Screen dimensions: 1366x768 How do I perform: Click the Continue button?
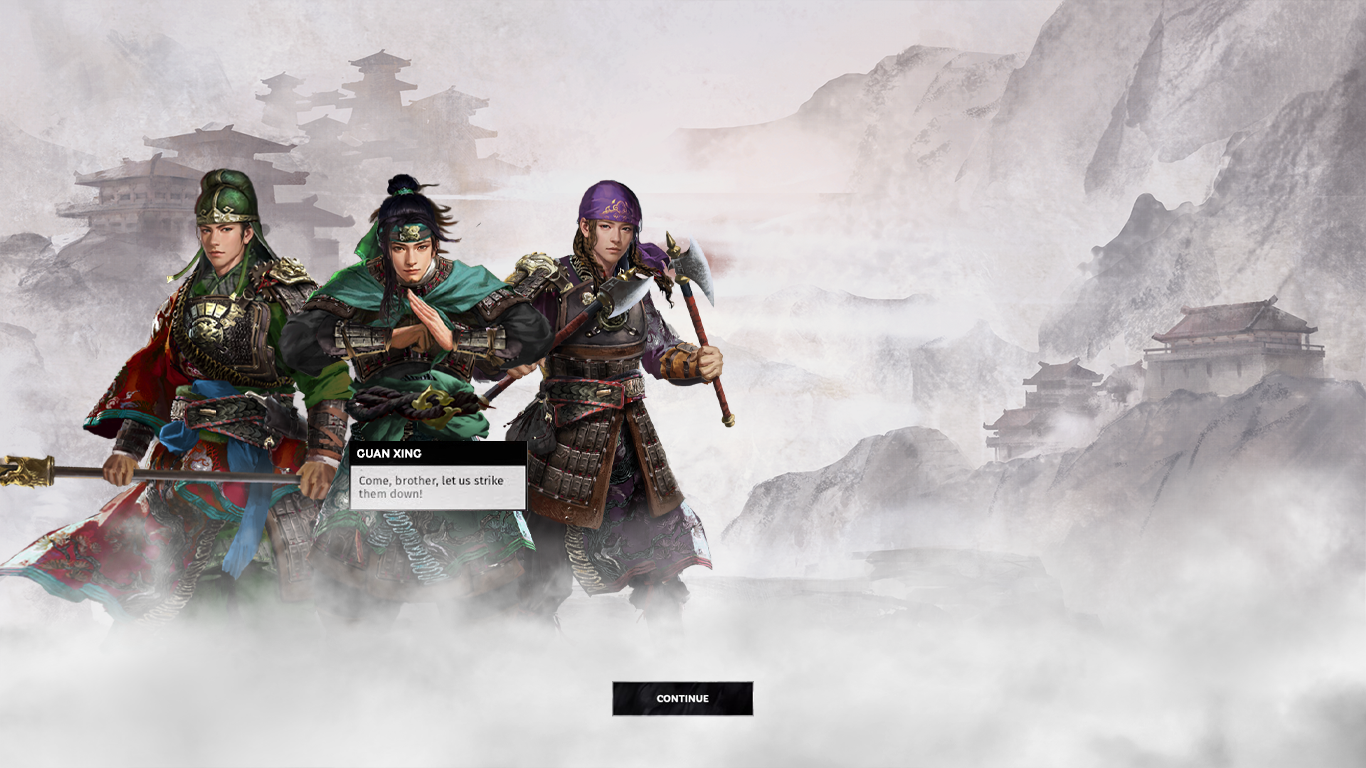tap(682, 699)
